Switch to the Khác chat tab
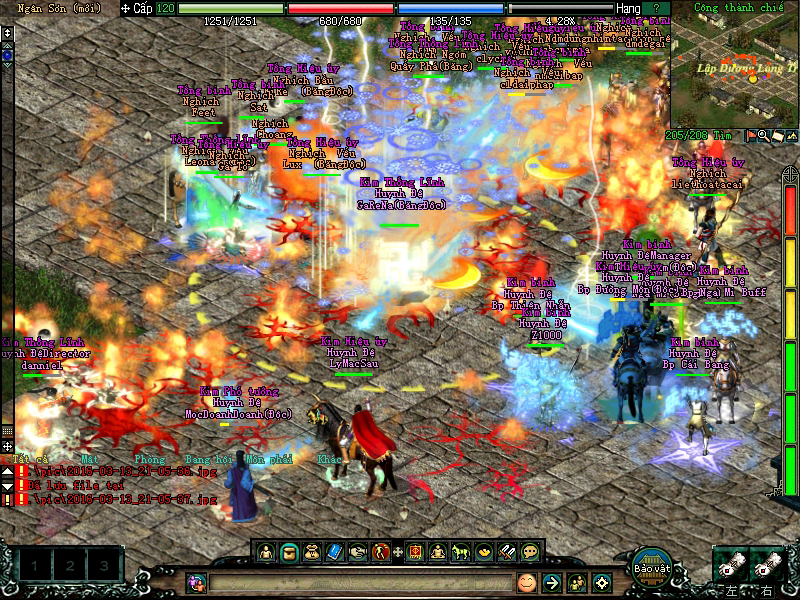This screenshot has height=600, width=800. click(329, 459)
